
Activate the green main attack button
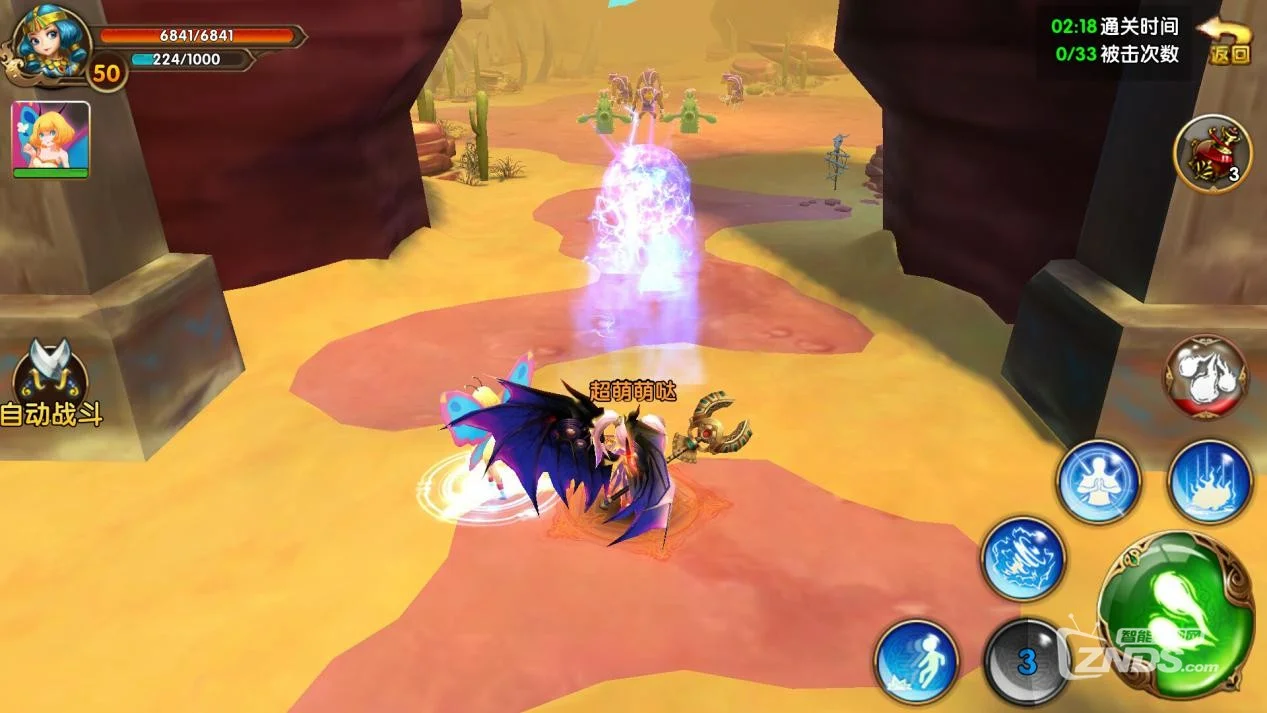point(1175,613)
